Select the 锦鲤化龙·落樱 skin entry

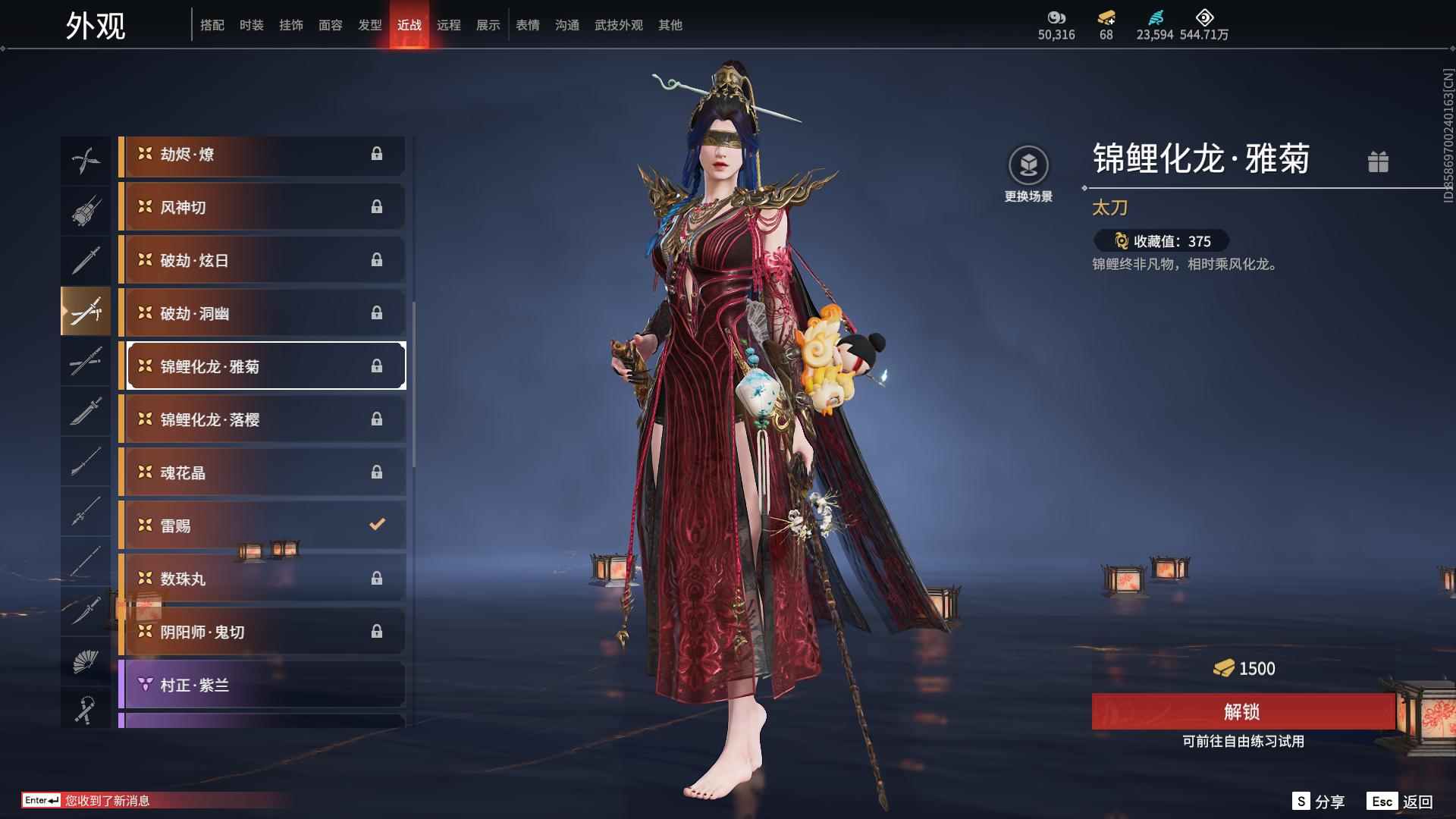pyautogui.click(x=262, y=419)
